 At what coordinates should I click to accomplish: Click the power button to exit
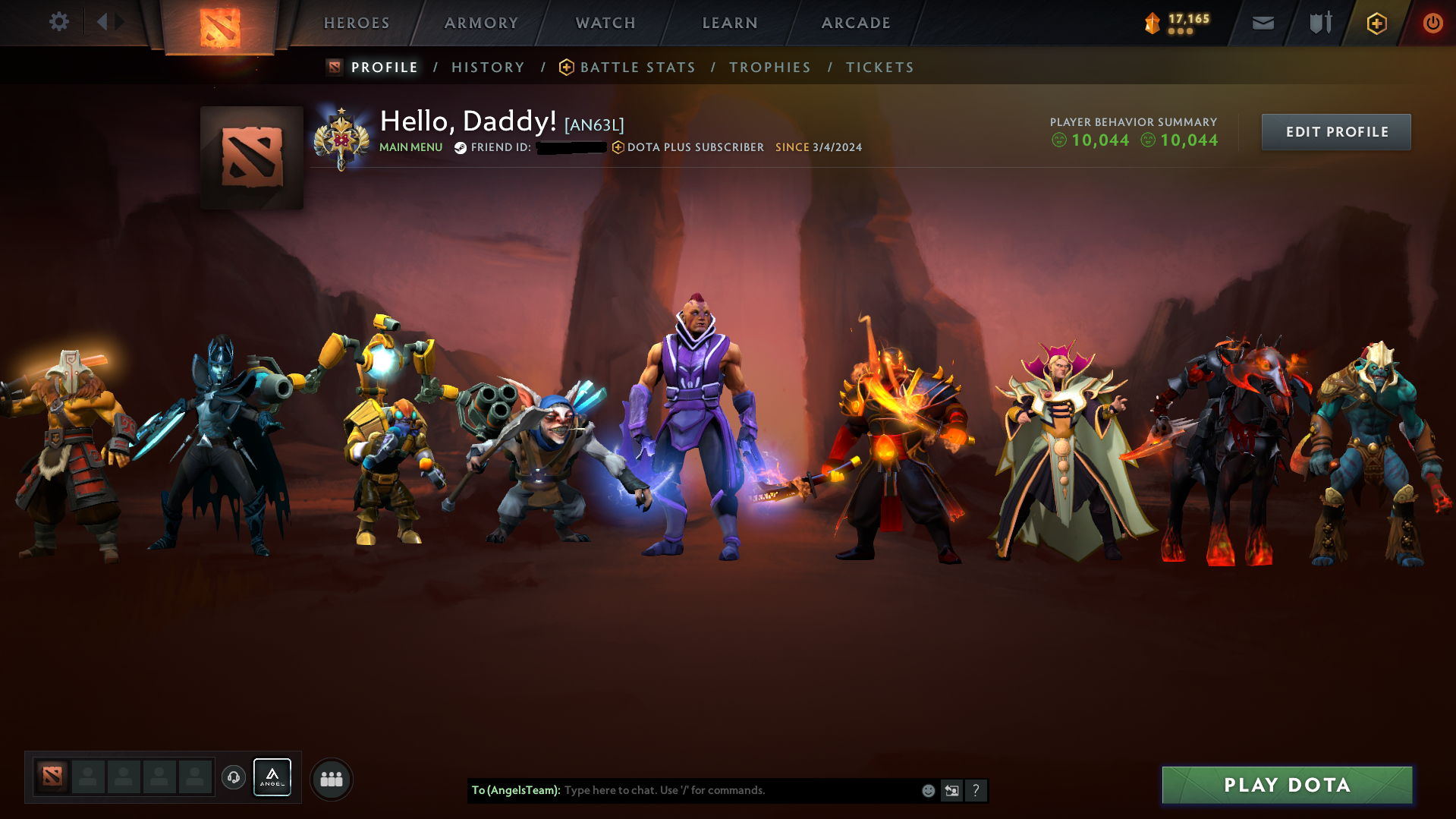(1432, 23)
